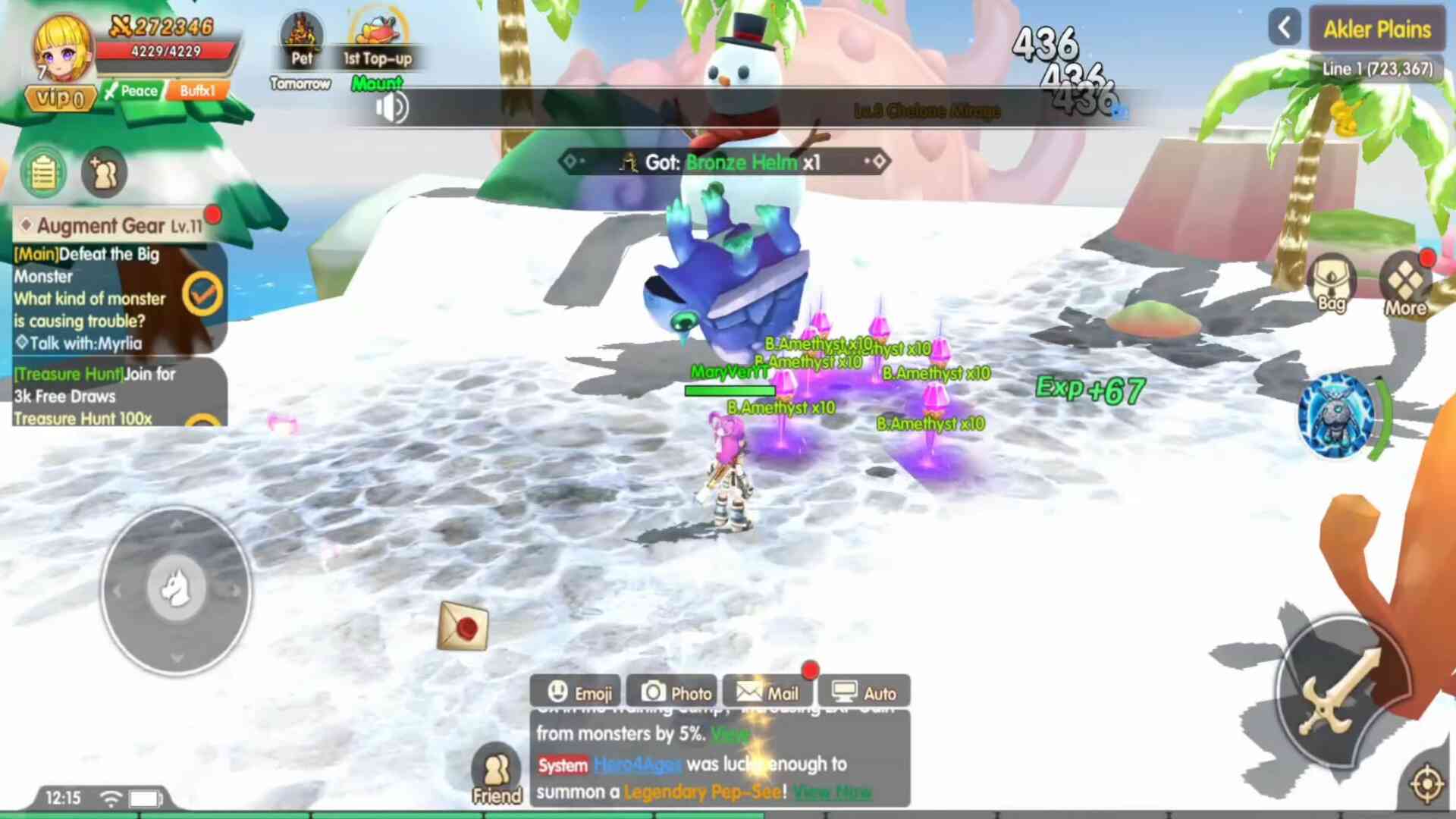
Task: Tap the VIP 0 badge
Action: [61, 98]
